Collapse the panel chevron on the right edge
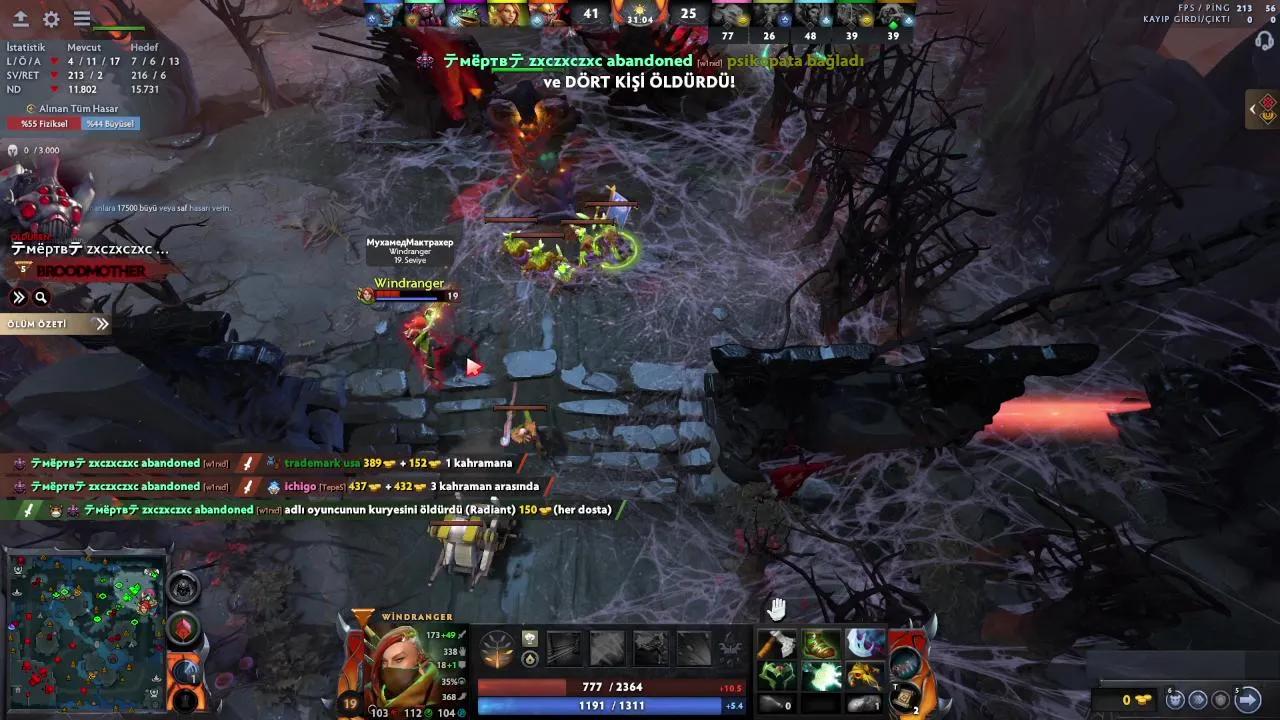This screenshot has height=720, width=1280. tap(1252, 110)
